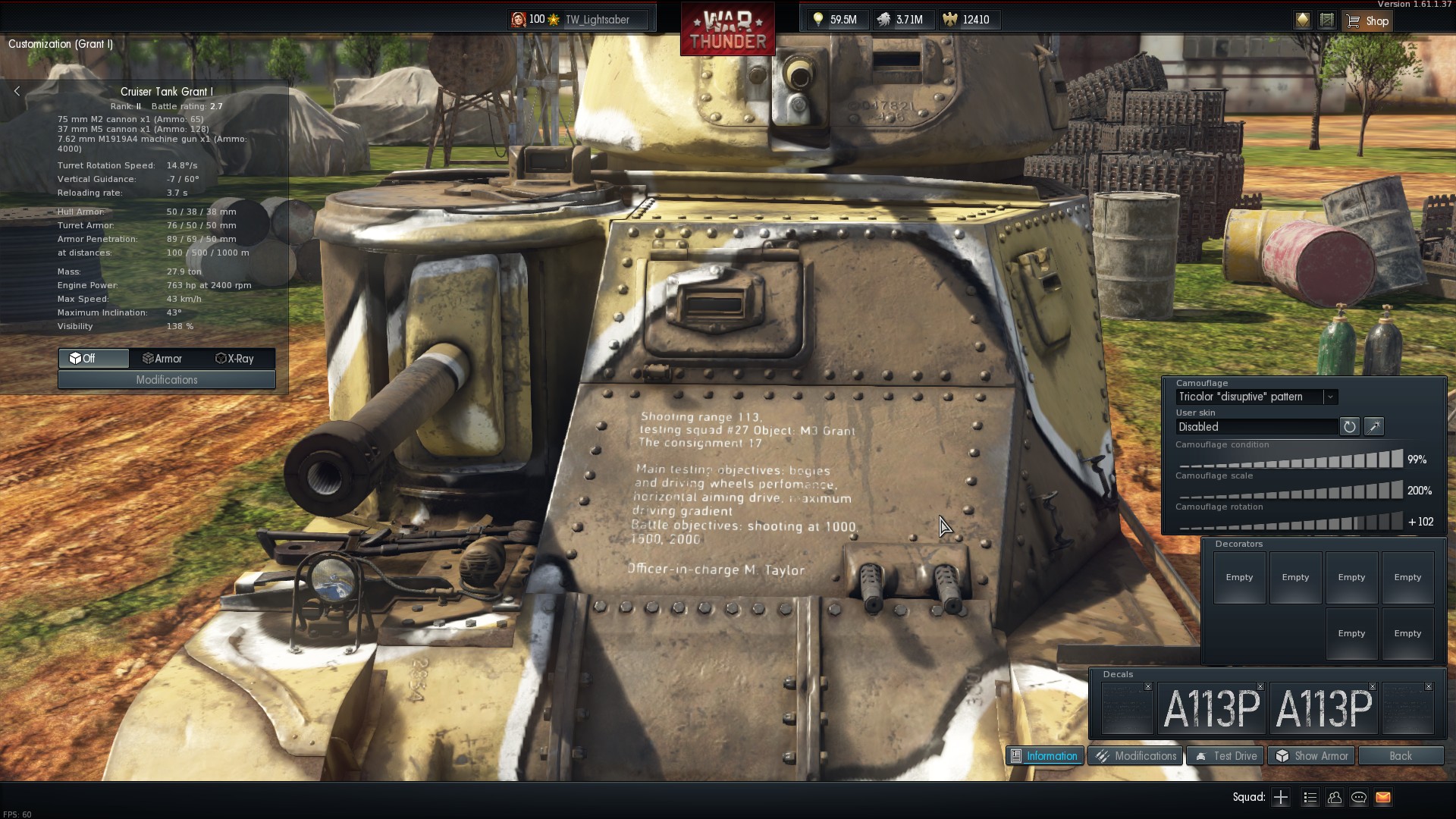The height and width of the screenshot is (819, 1456).
Task: Click the Show Armor button
Action: pos(1312,756)
